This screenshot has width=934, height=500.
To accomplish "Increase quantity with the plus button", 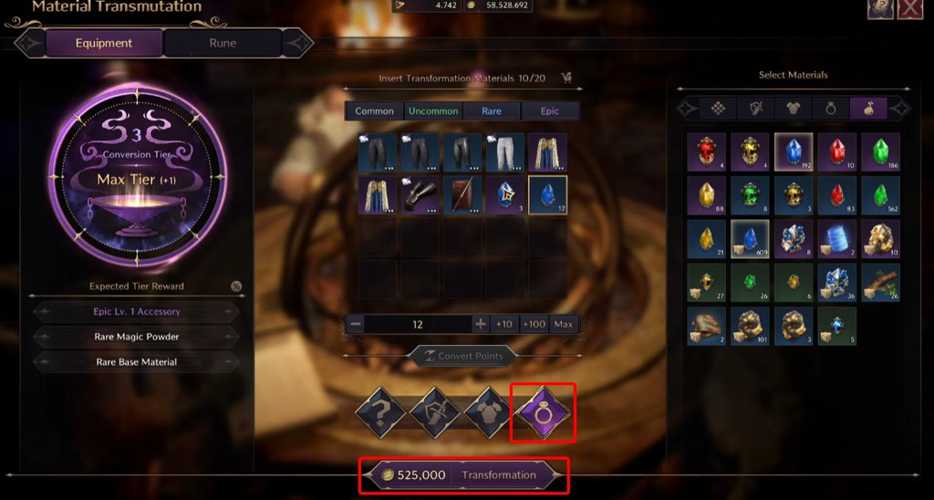I will click(x=480, y=324).
